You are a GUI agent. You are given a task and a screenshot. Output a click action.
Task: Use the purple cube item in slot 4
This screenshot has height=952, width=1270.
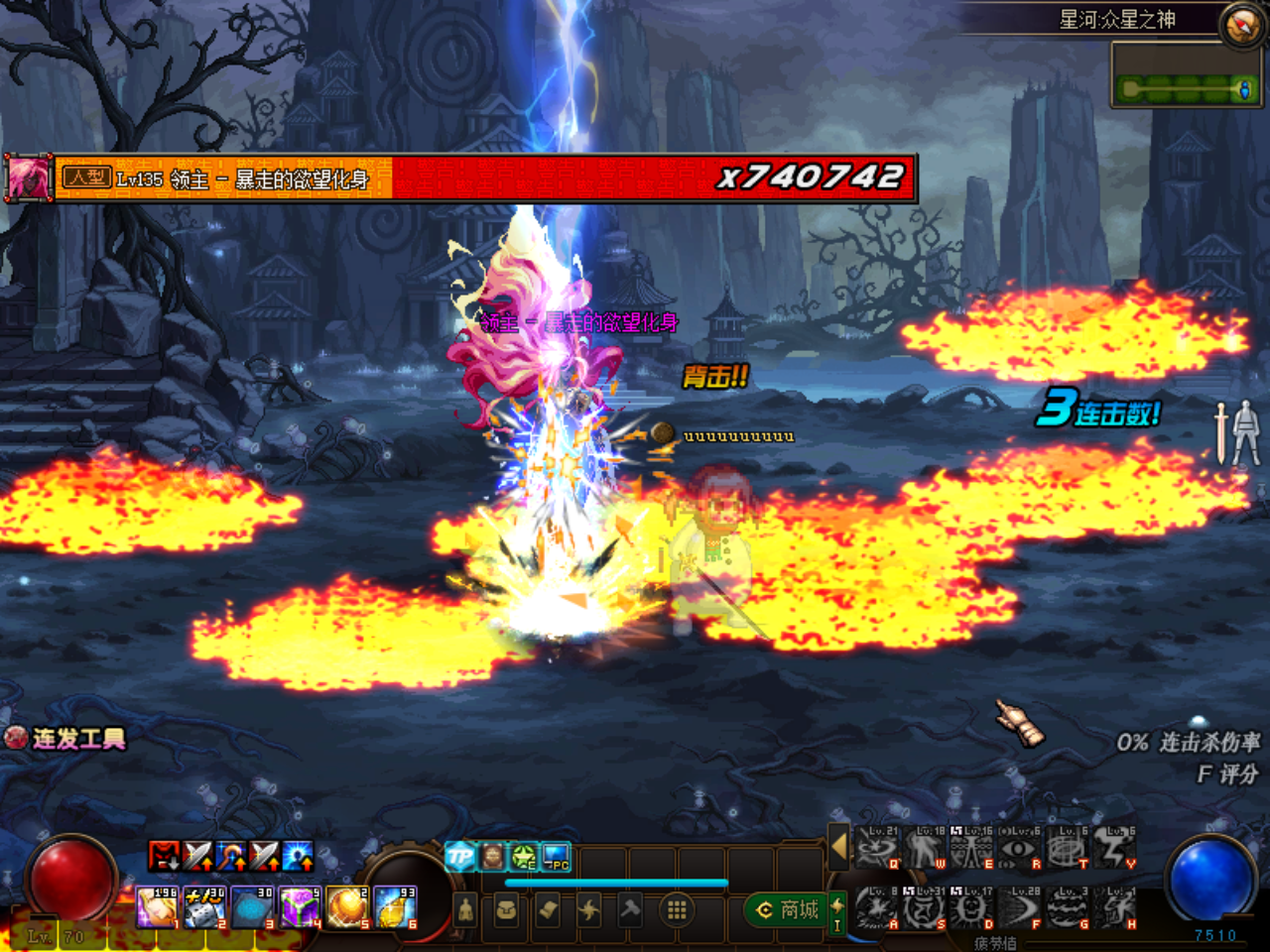pyautogui.click(x=300, y=907)
